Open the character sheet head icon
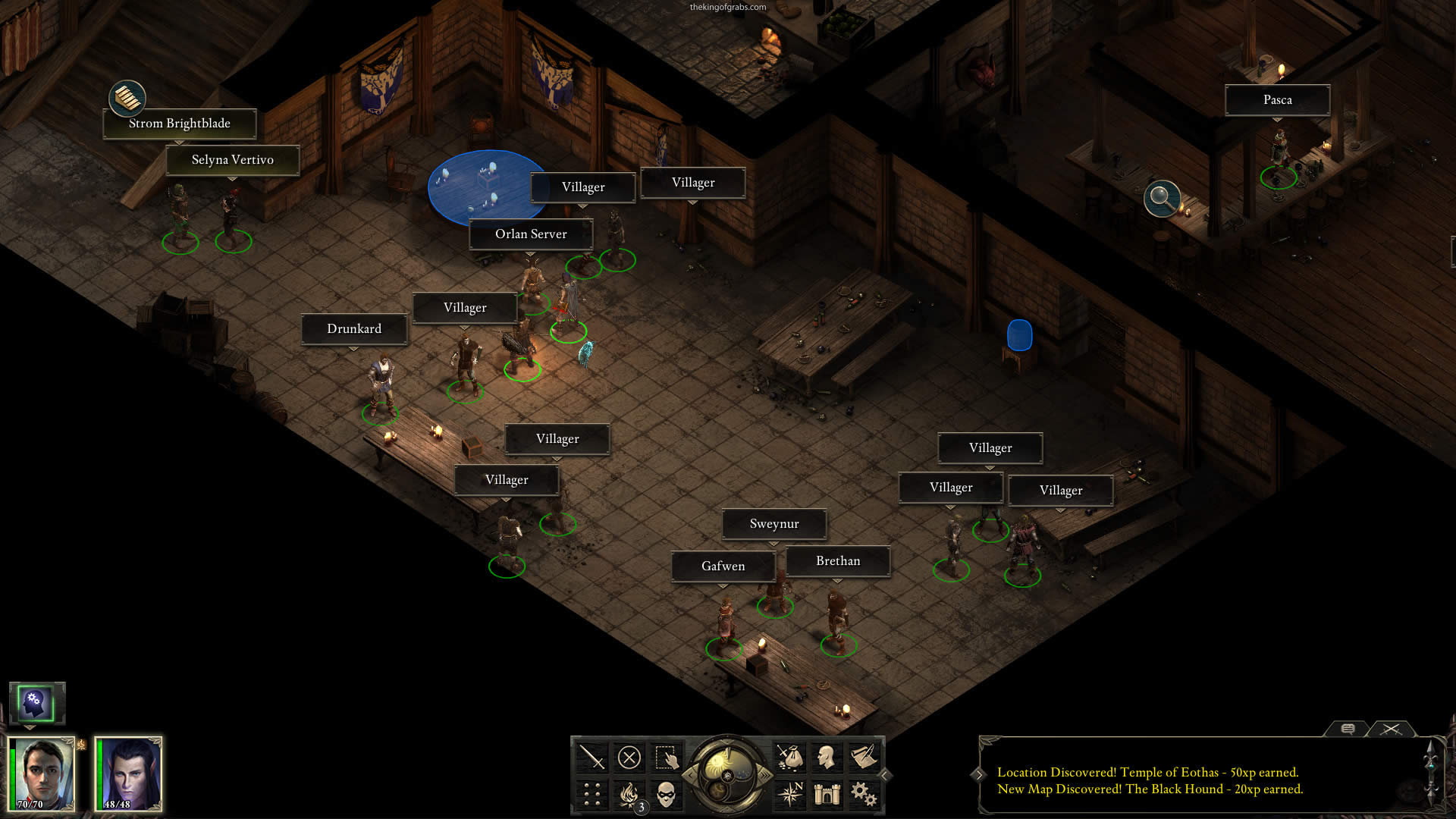The height and width of the screenshot is (819, 1456). pos(827,758)
